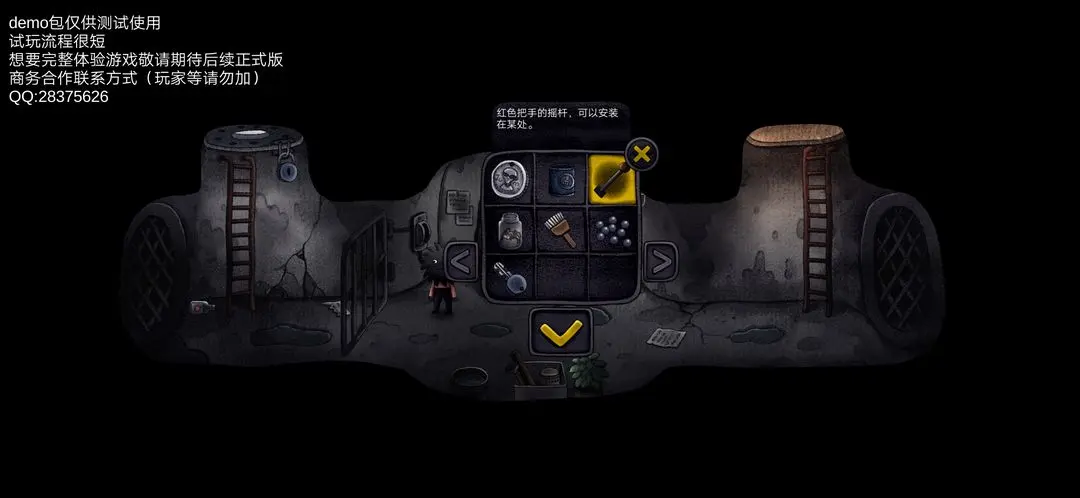1080x498 pixels.
Task: Select the skull coin item slot
Action: (510, 179)
